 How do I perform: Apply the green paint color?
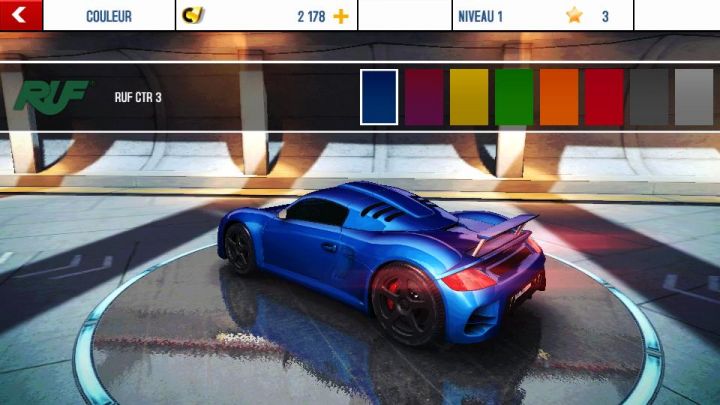(514, 97)
